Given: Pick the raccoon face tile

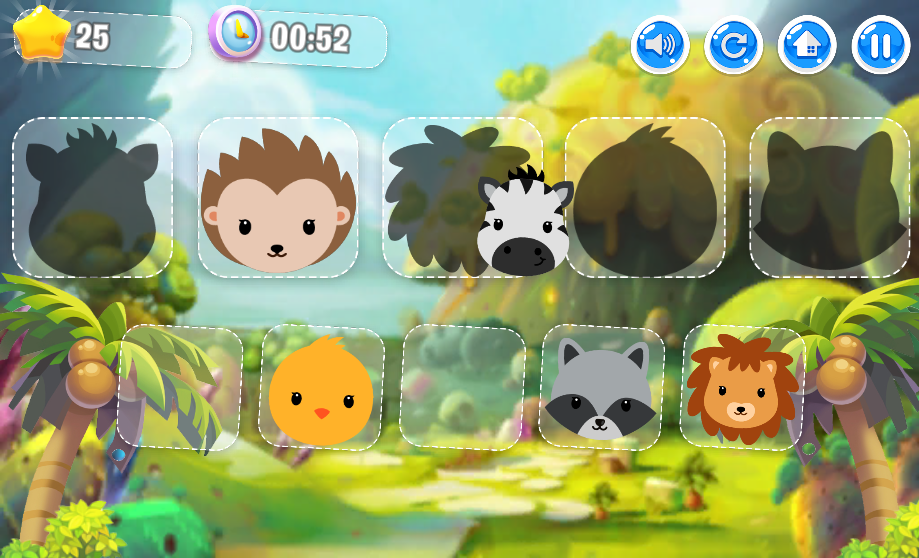Looking at the screenshot, I should coord(600,388).
